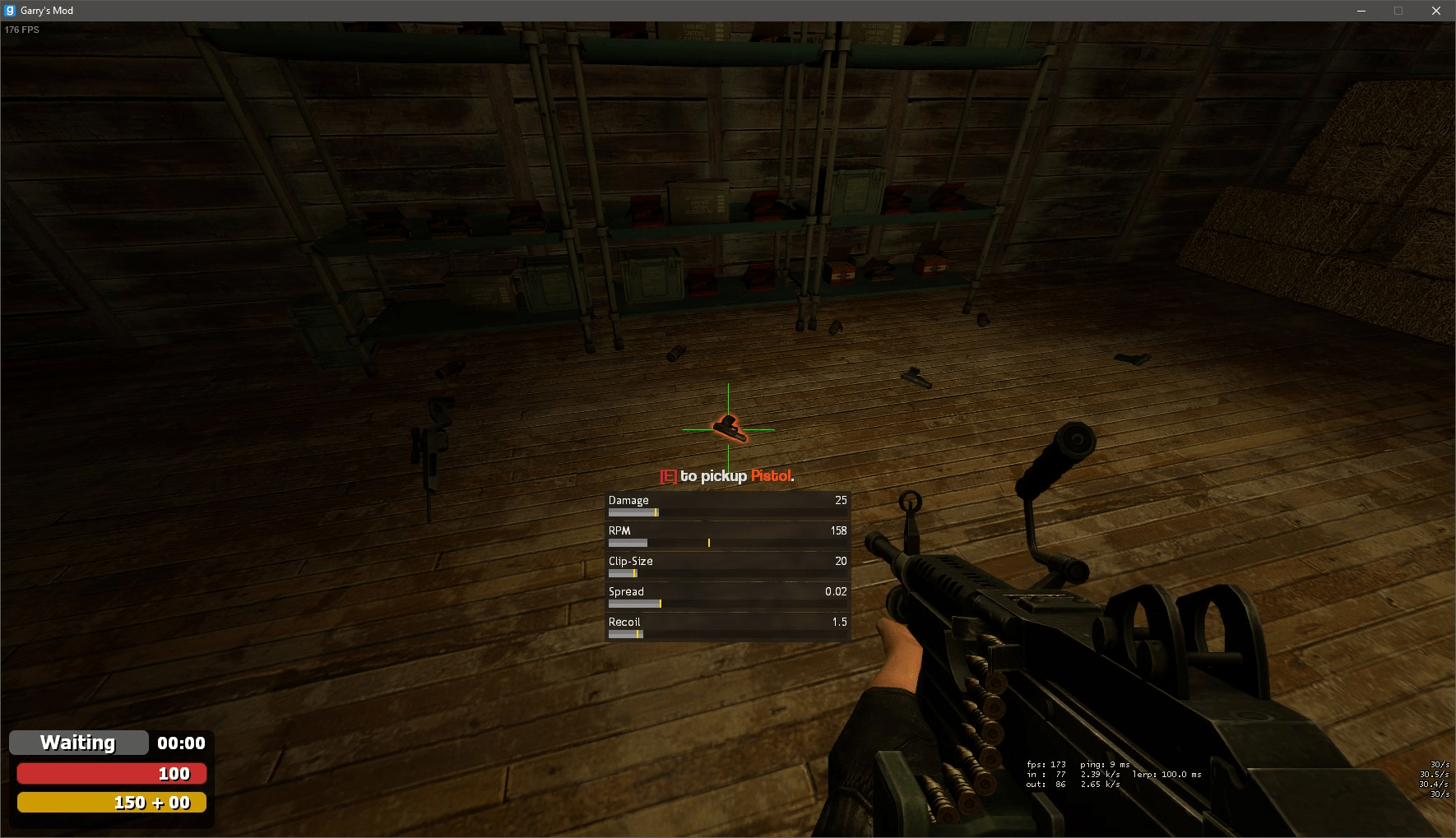Screen dimensions: 1456x838
Task: Select the Garry's Mod icon in the title bar
Action: coord(9,10)
